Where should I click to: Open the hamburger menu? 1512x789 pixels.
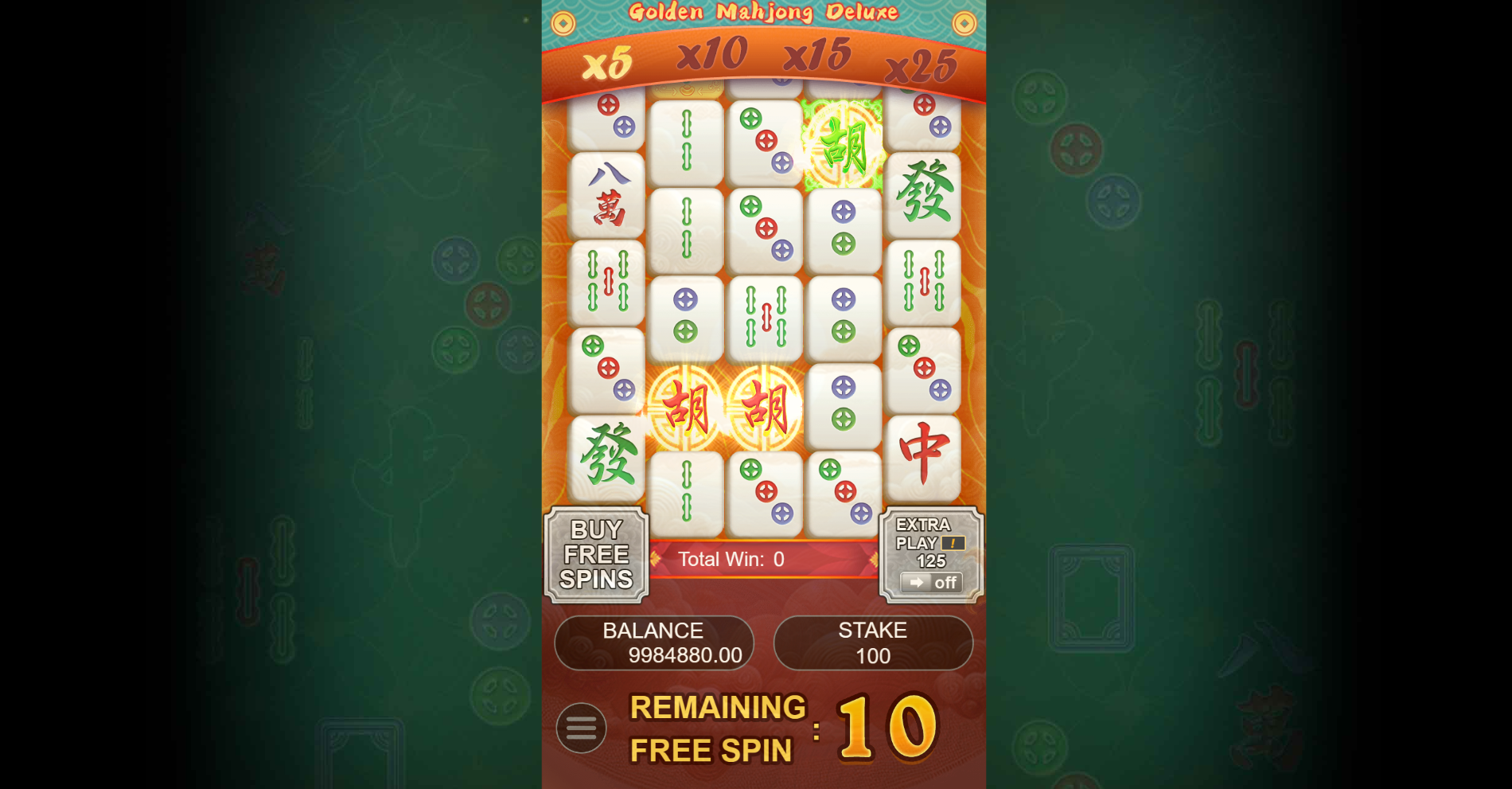582,728
